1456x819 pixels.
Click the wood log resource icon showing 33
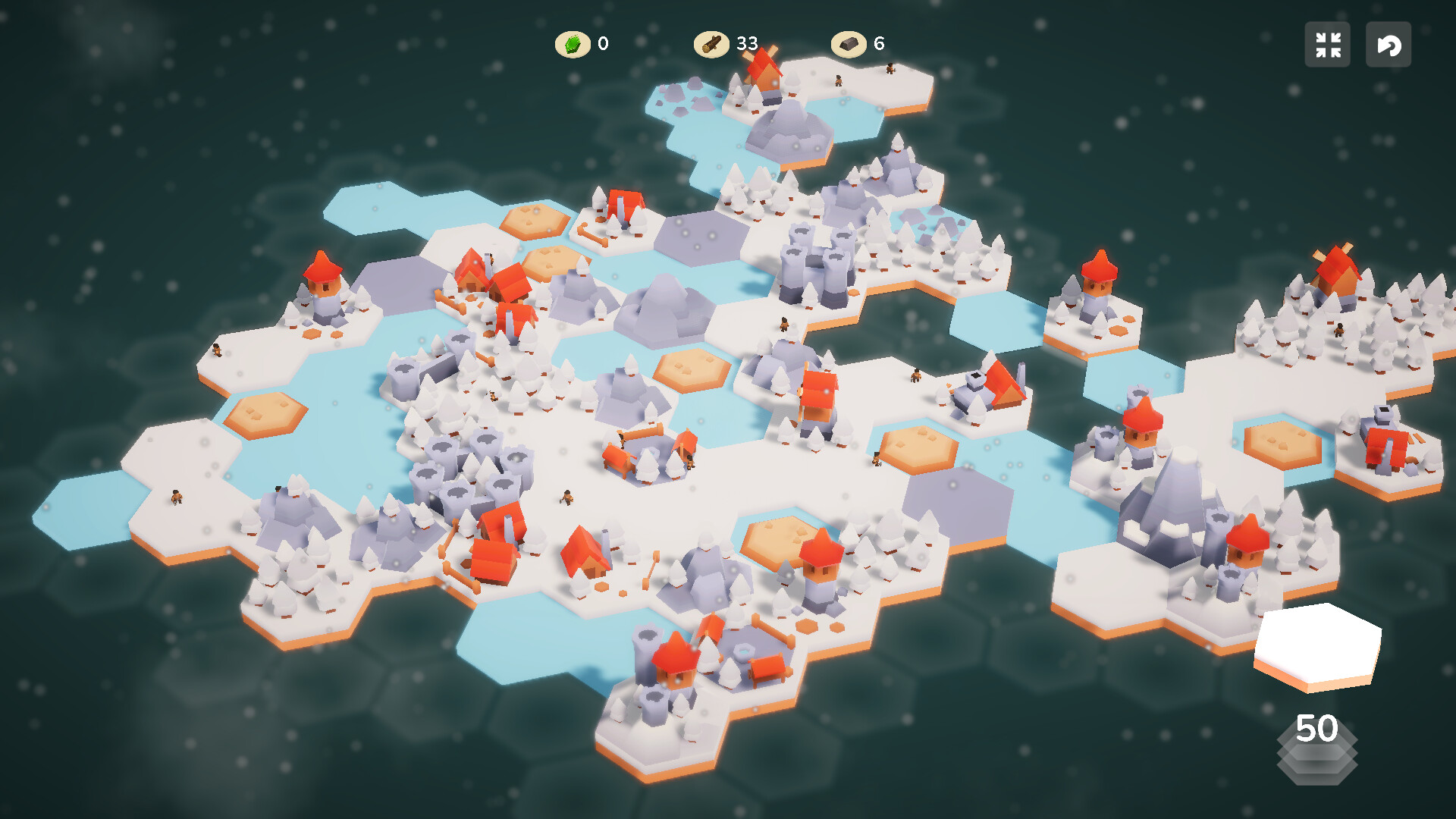click(x=711, y=44)
